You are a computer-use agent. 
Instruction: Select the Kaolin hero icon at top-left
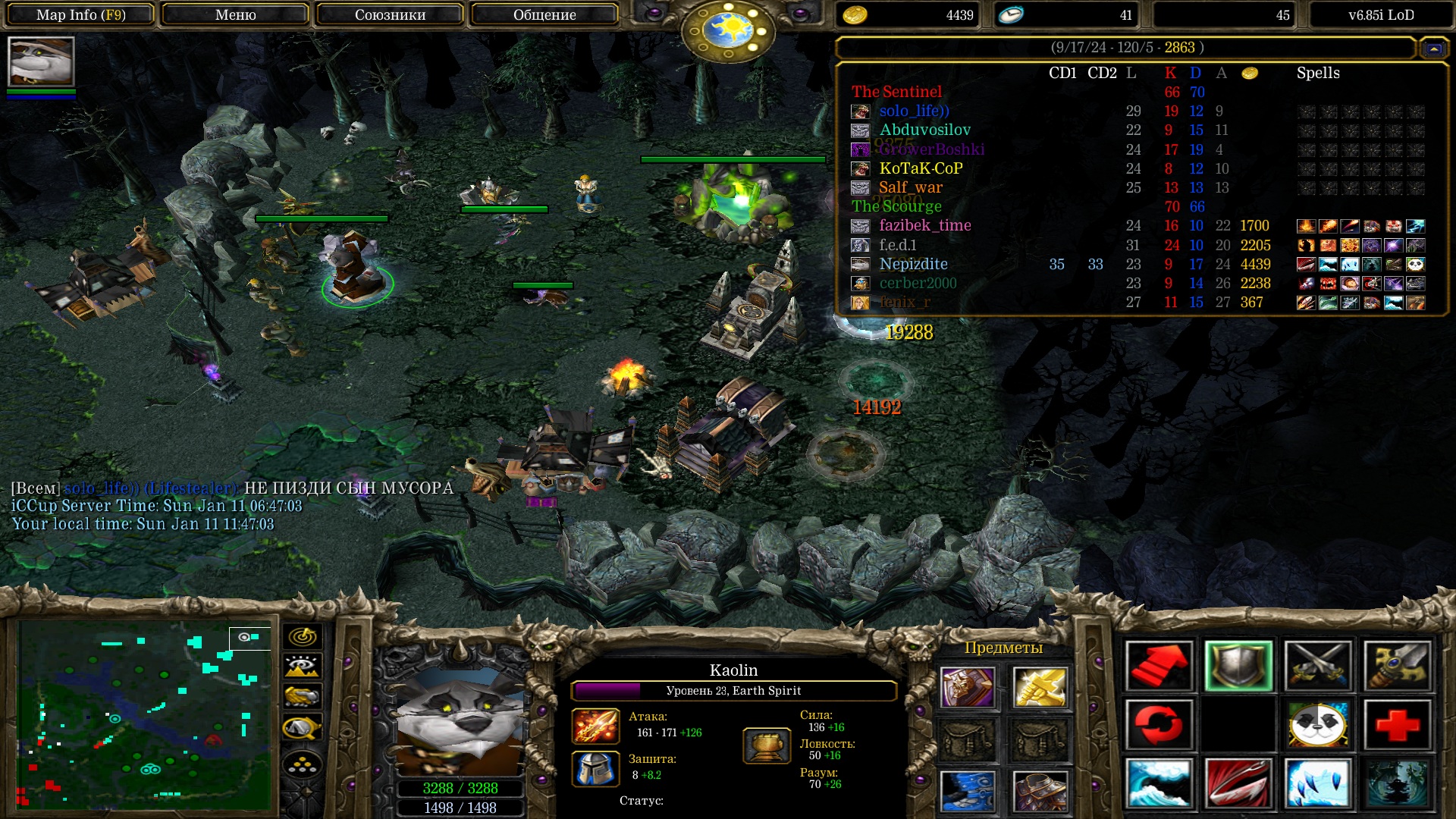tap(41, 61)
